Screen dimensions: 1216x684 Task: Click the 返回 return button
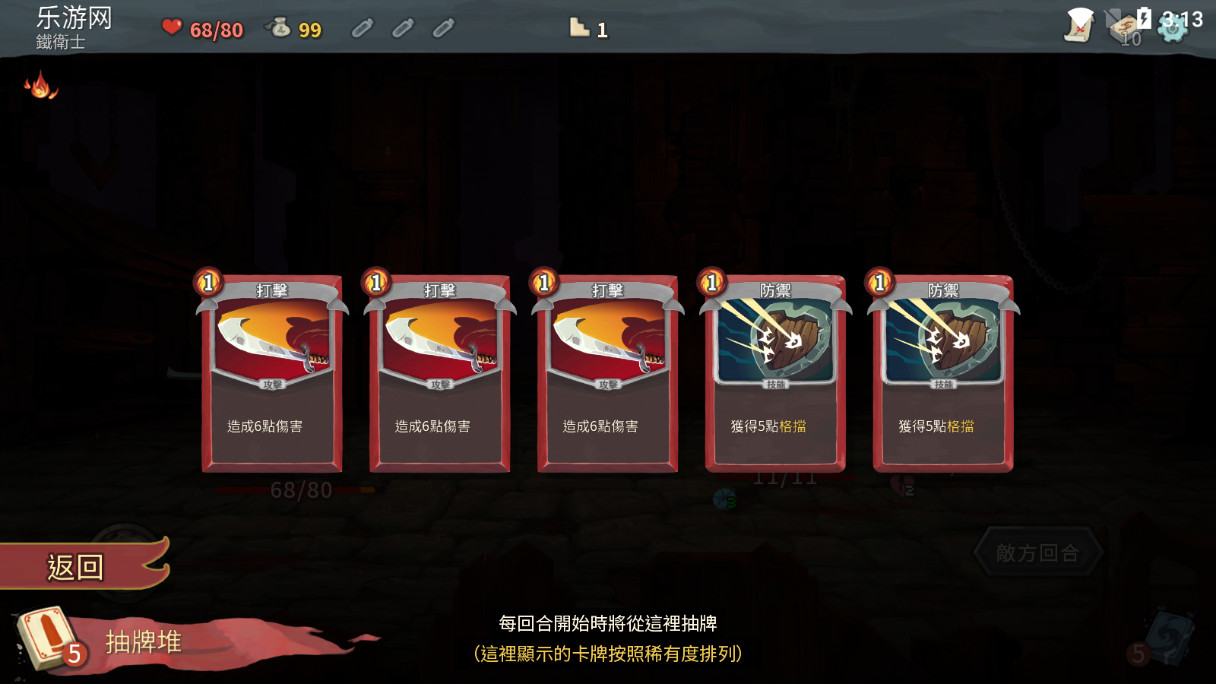(78, 566)
